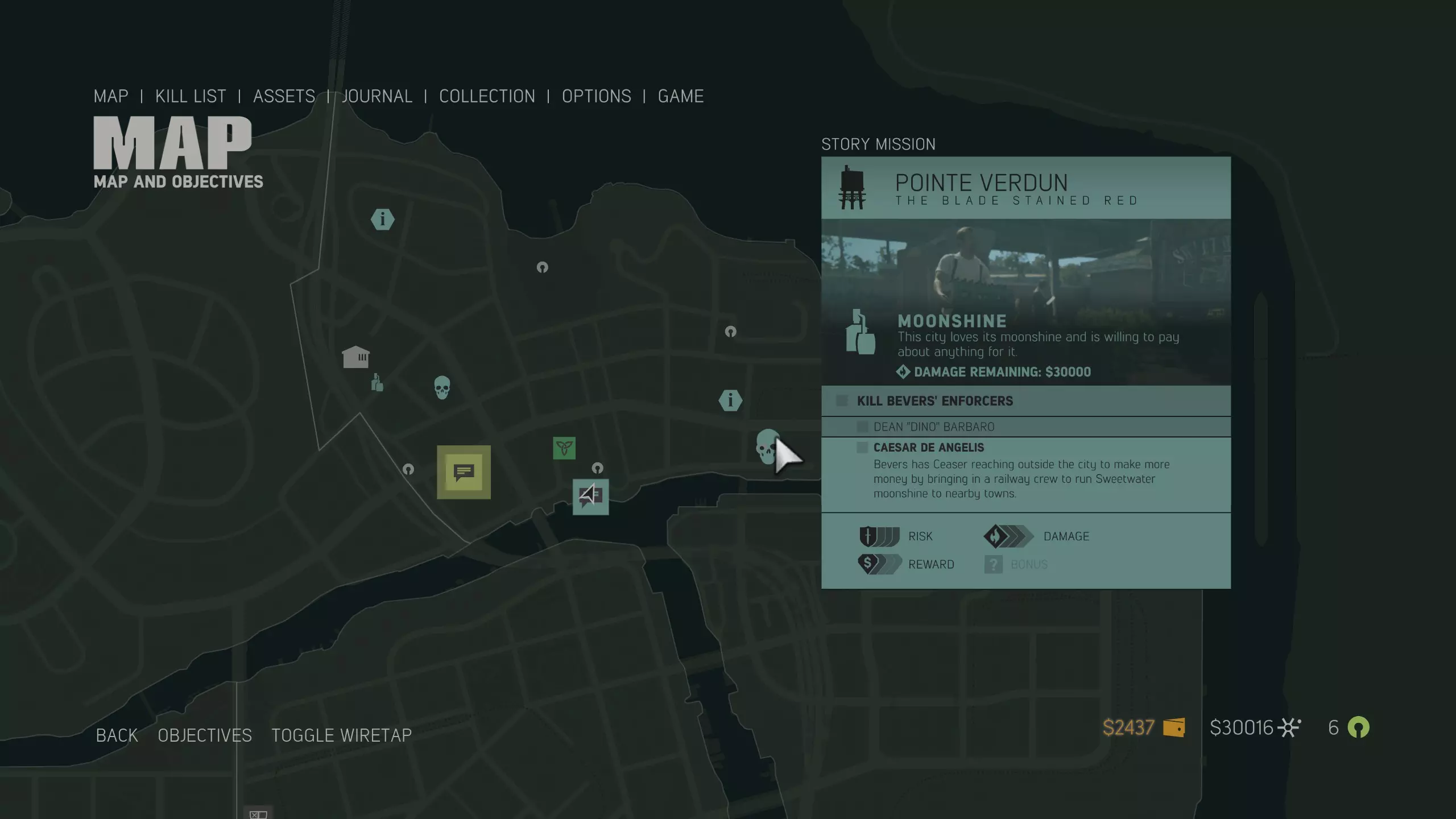
Task: Open the Assets tab
Action: pyautogui.click(x=284, y=96)
